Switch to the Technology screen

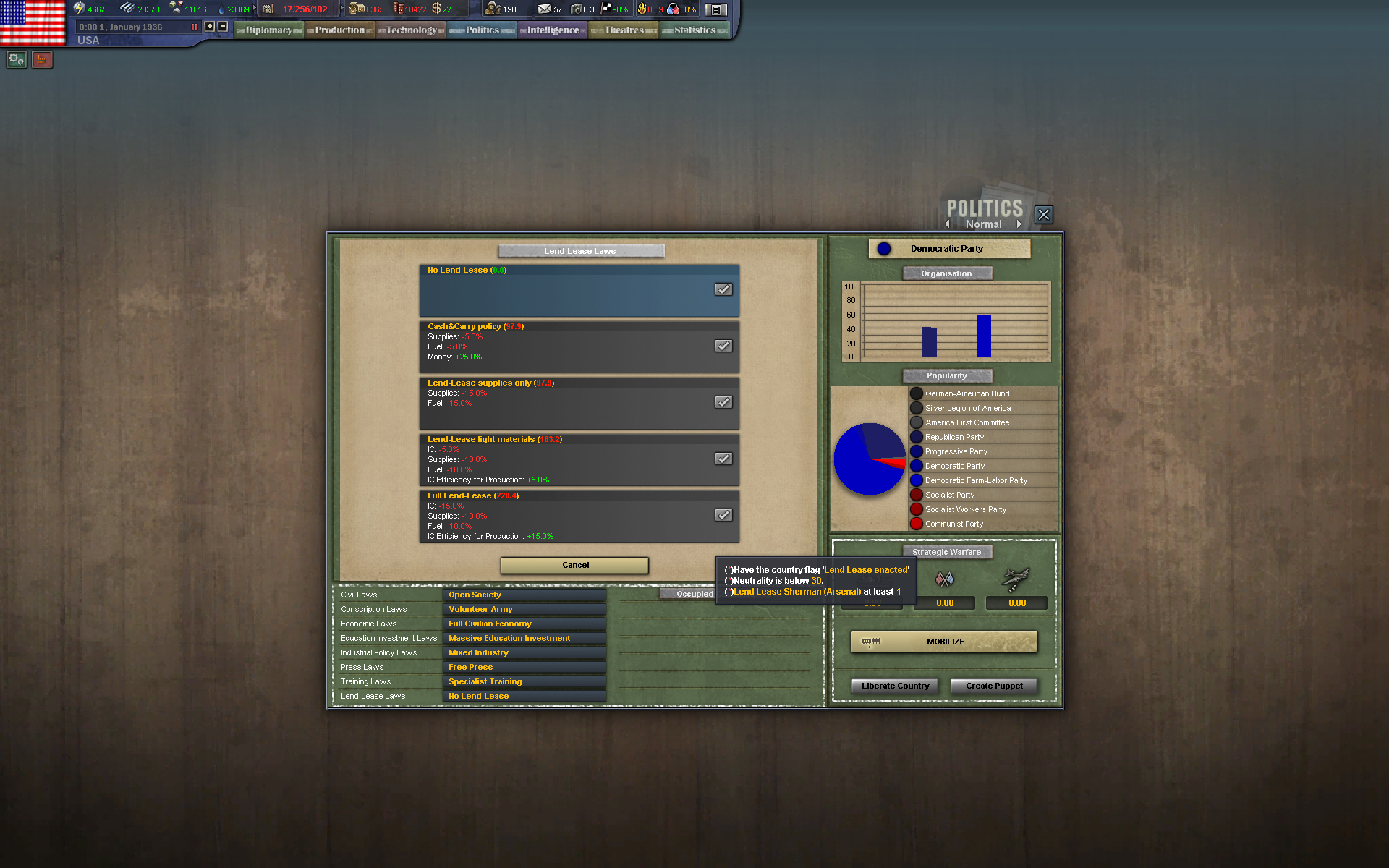(x=410, y=30)
